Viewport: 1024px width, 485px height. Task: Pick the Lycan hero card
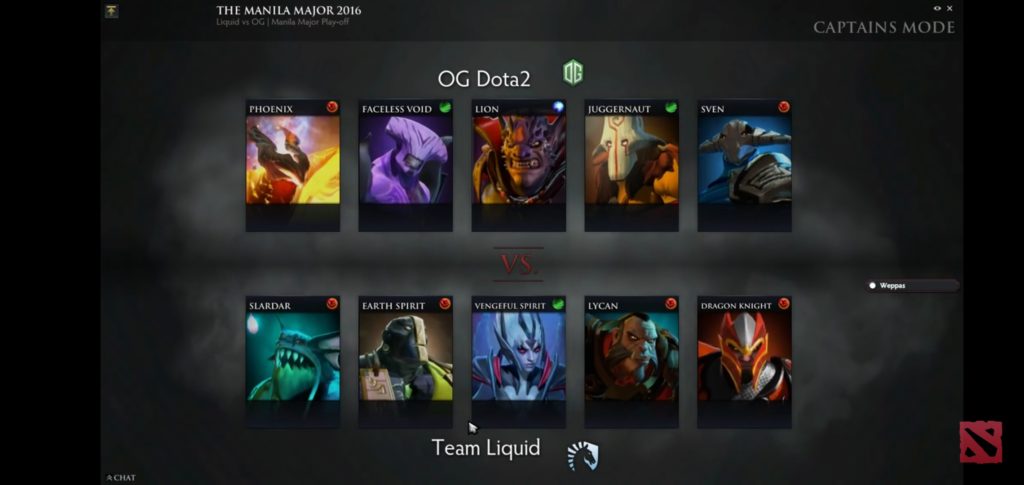coord(632,356)
